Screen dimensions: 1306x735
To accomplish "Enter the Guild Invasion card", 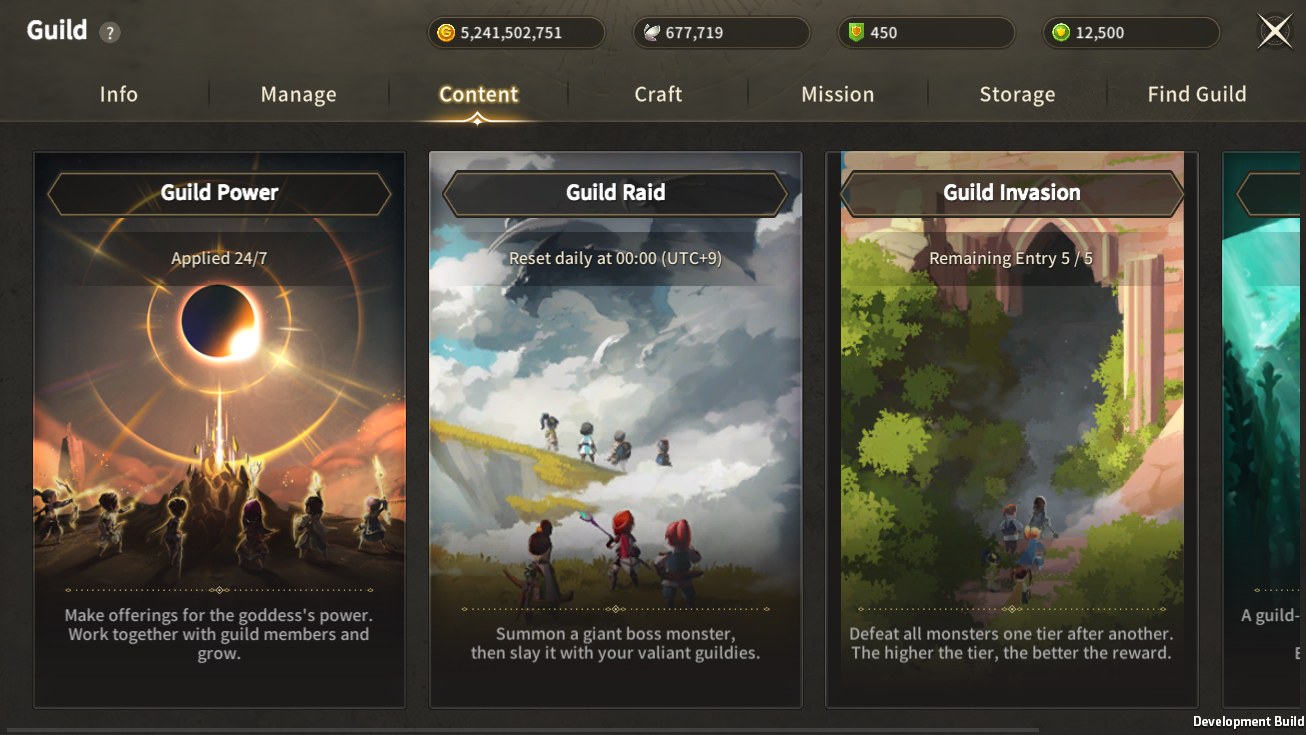I will click(1011, 430).
